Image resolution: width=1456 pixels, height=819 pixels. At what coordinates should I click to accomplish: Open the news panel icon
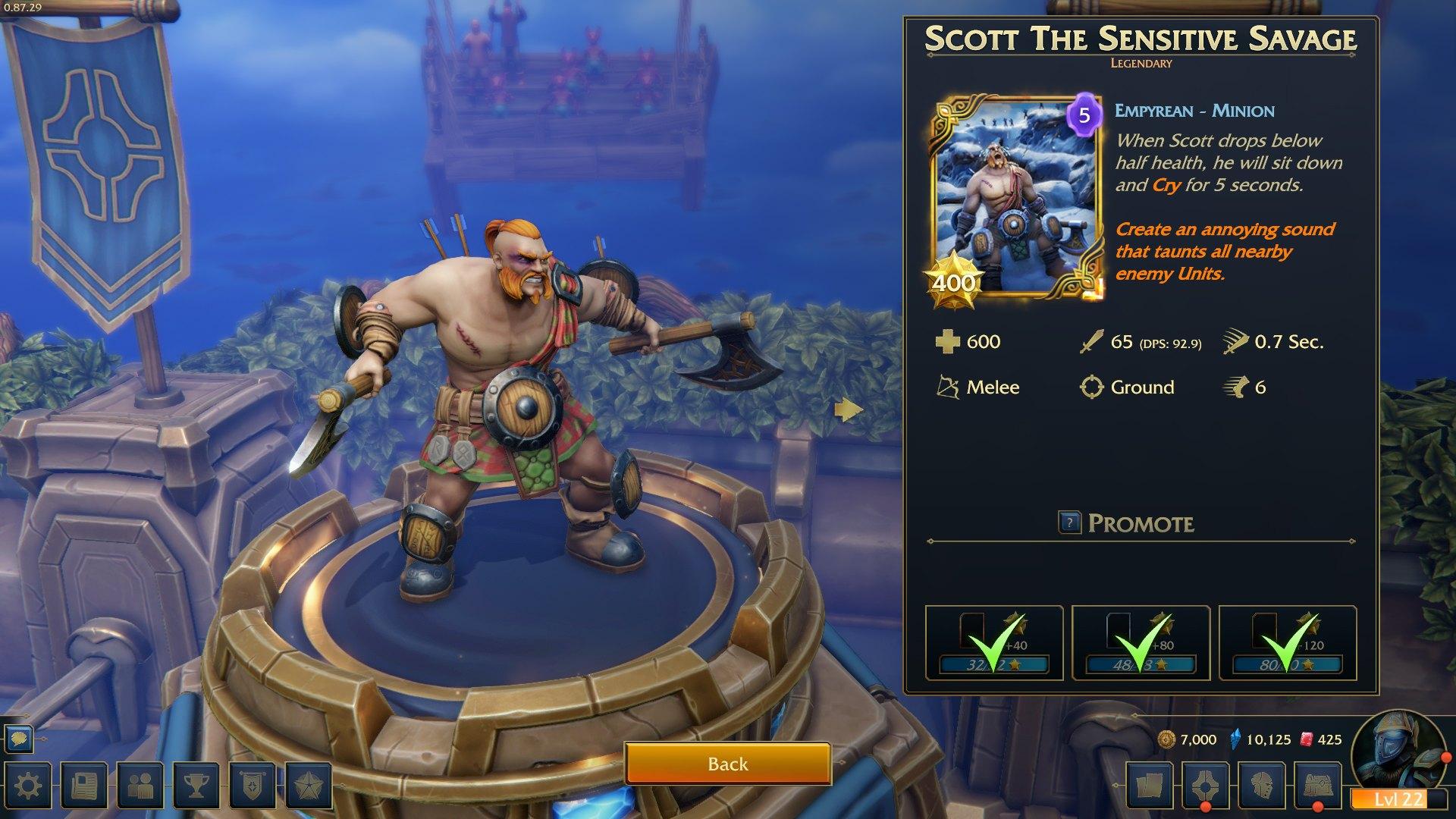point(86,785)
